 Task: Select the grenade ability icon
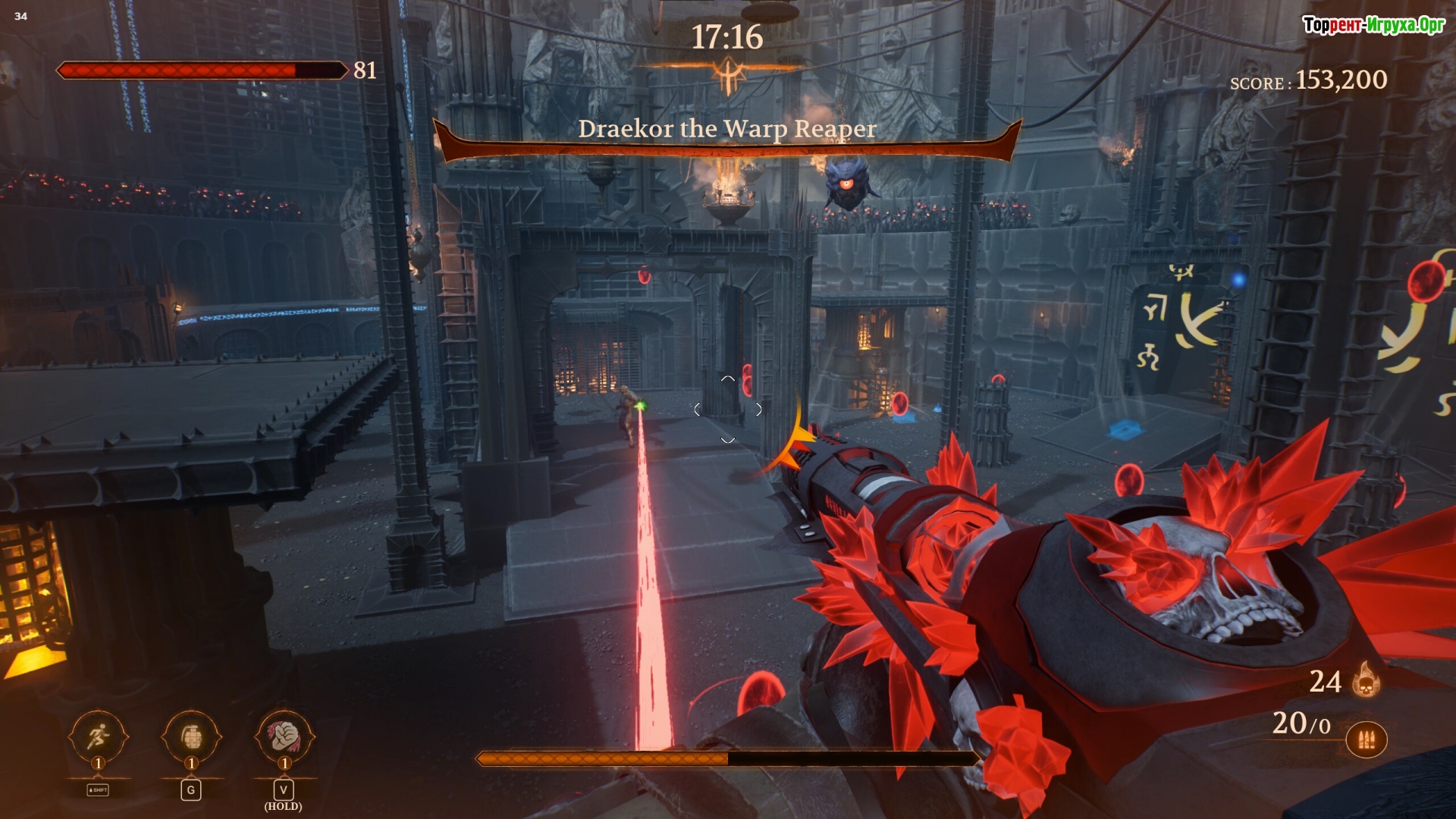191,736
